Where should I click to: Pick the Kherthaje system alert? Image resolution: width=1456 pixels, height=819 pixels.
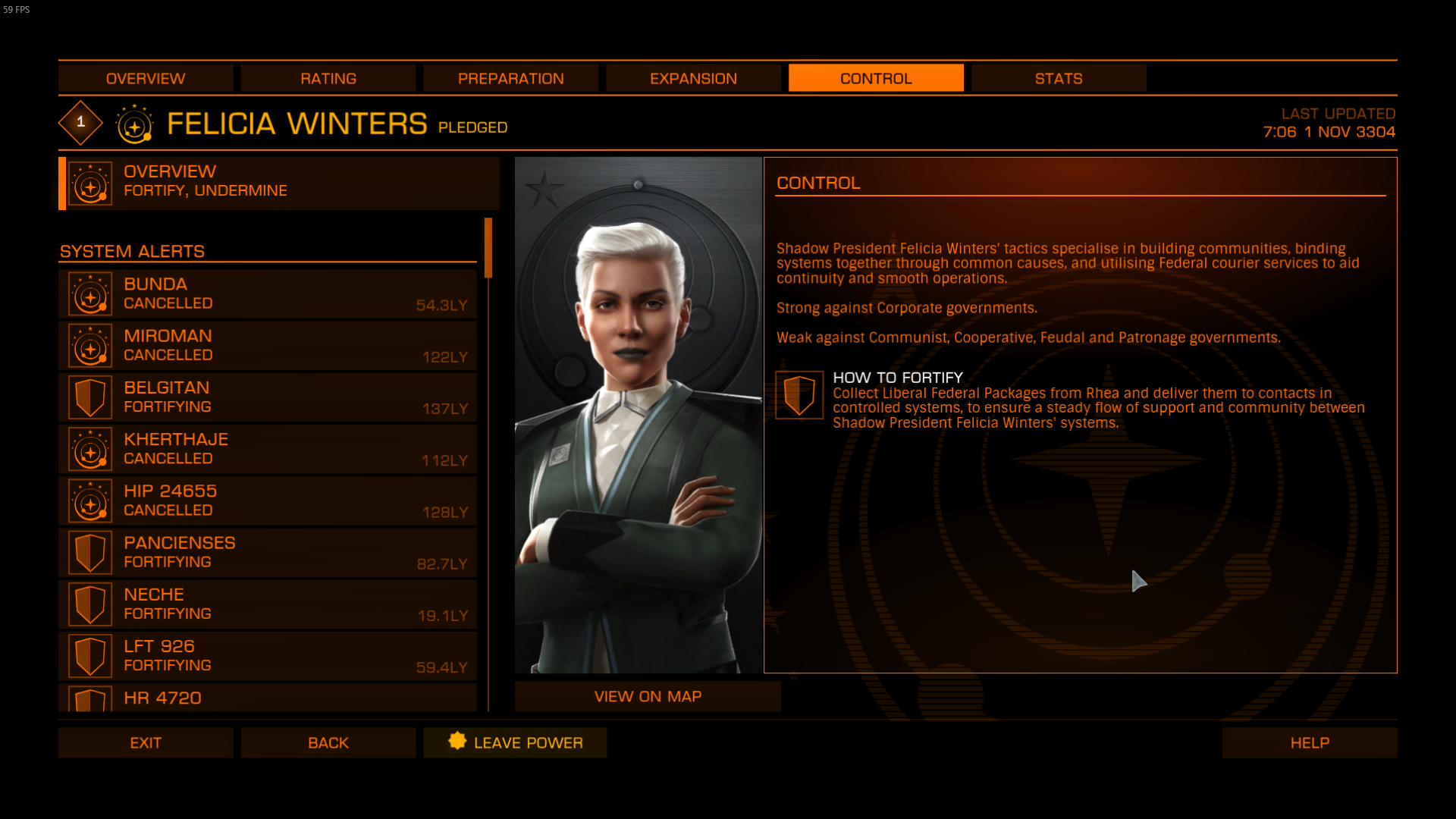(268, 449)
